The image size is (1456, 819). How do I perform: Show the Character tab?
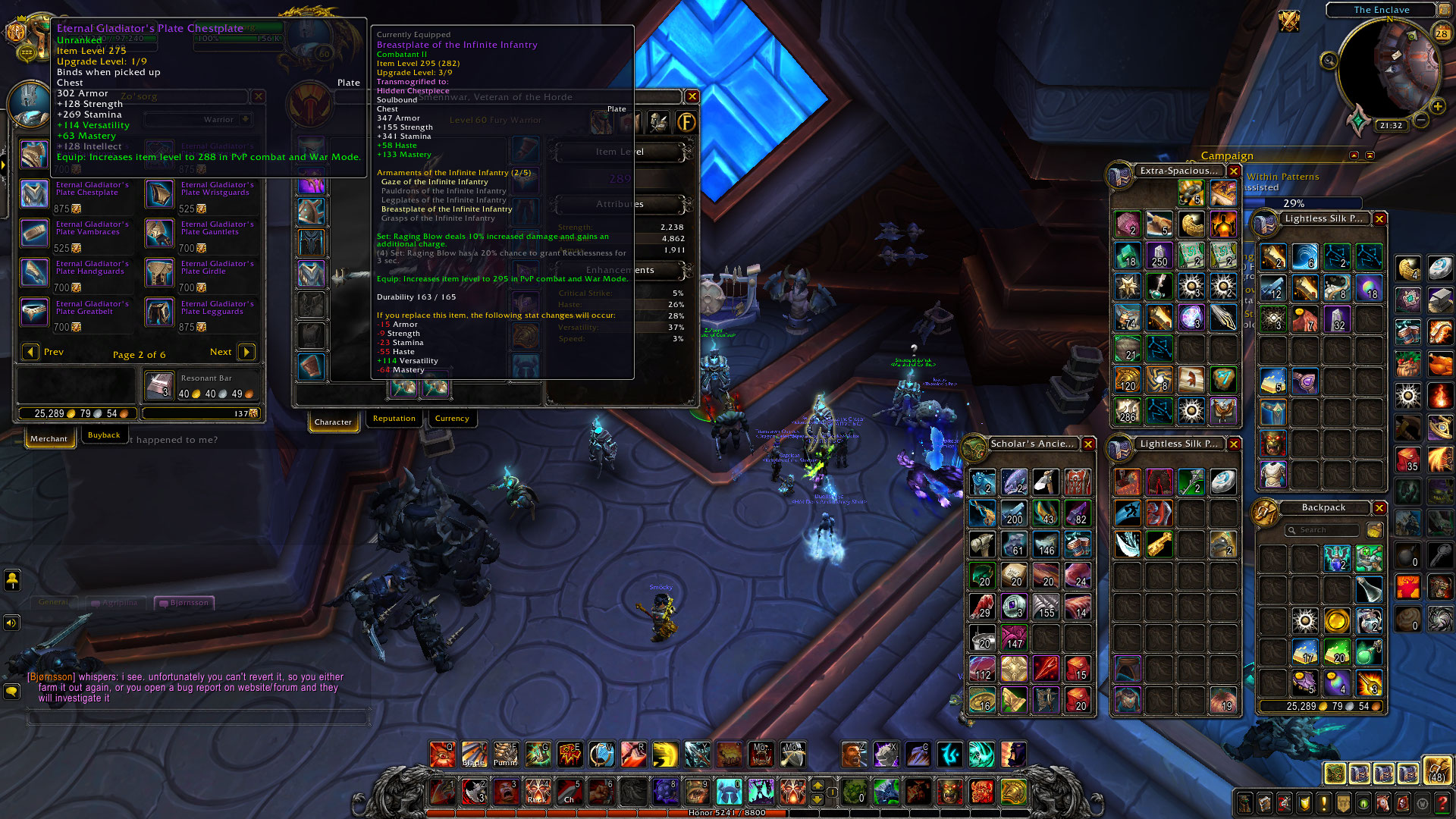coord(333,422)
